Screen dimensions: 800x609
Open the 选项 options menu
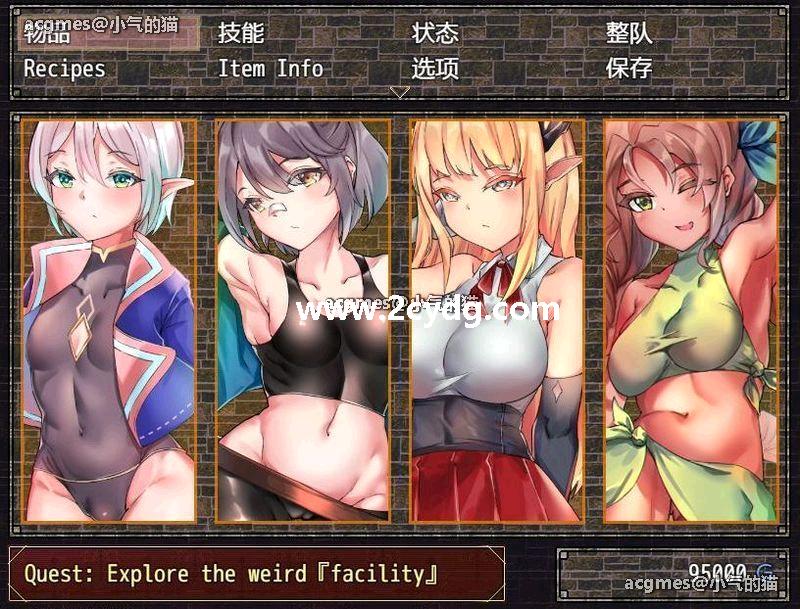[x=436, y=68]
